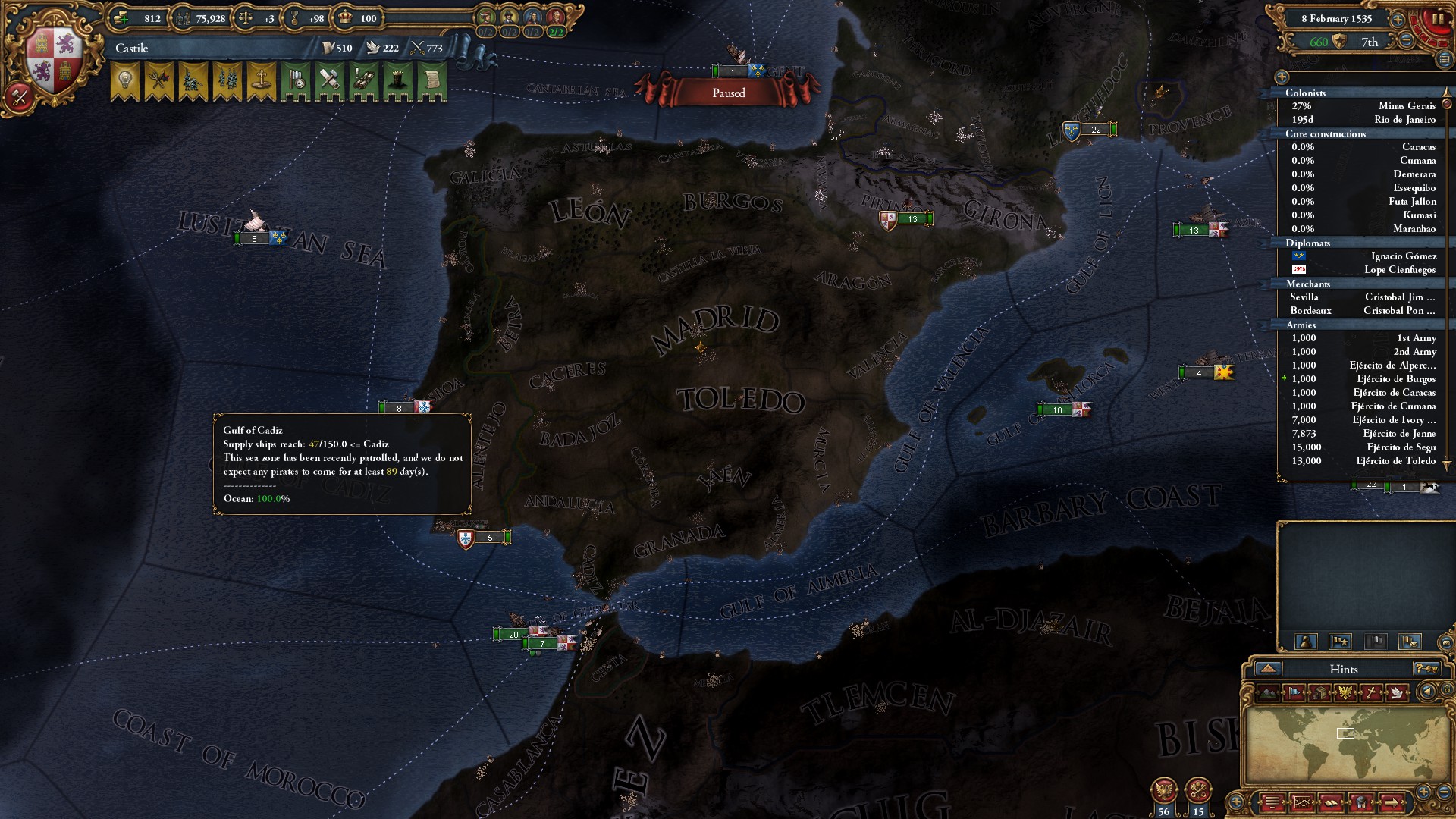The image size is (1456, 819).
Task: Switch to the diplomatic dove map mode
Action: (x=1397, y=692)
